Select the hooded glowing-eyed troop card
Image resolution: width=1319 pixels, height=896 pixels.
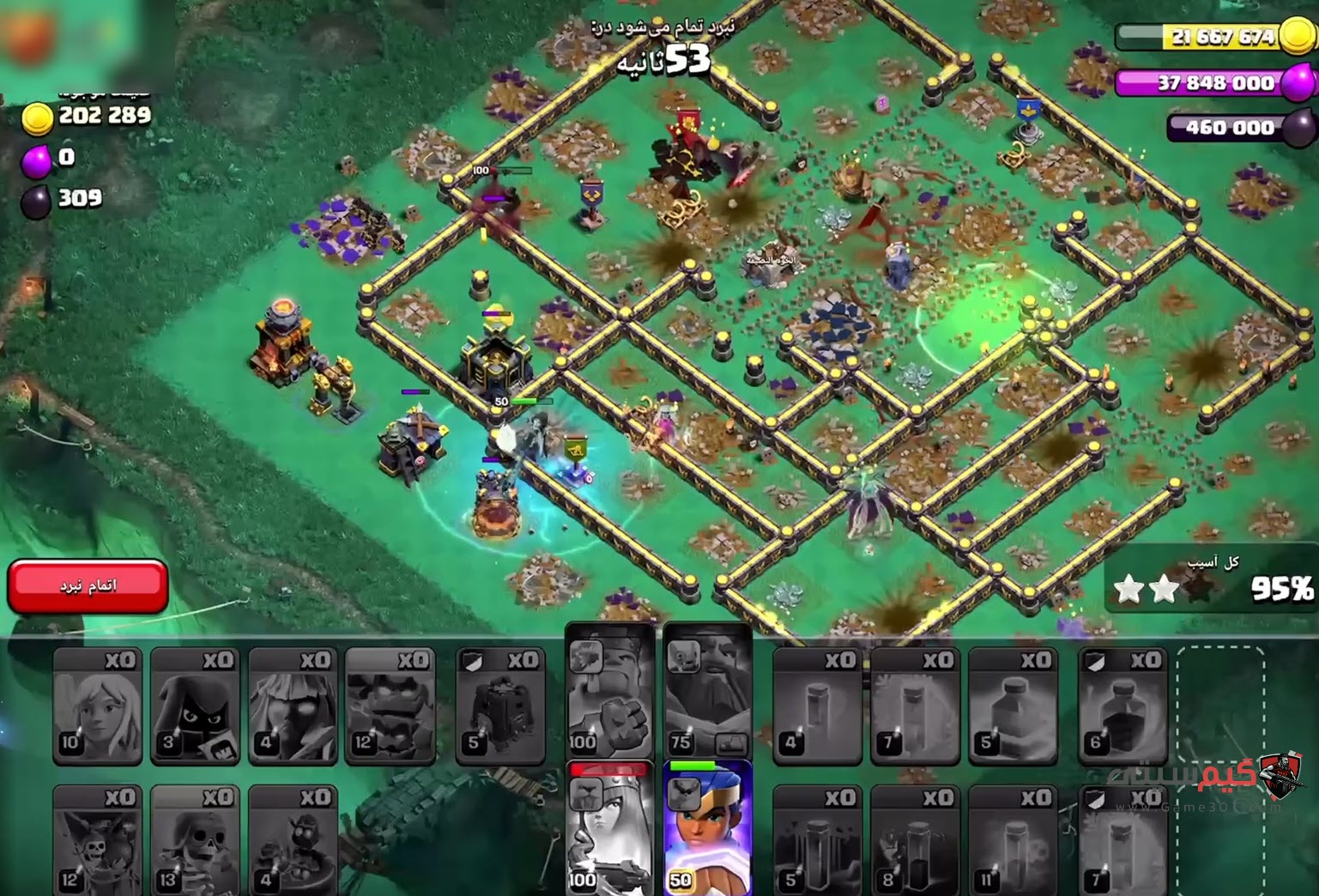[x=293, y=705]
